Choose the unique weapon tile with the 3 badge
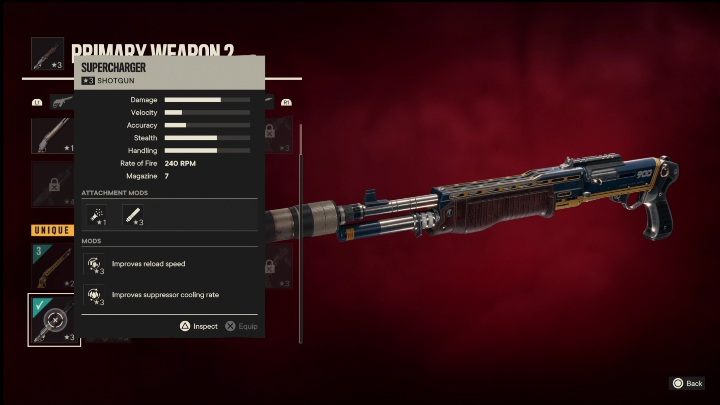The height and width of the screenshot is (405, 720). pyautogui.click(x=54, y=264)
